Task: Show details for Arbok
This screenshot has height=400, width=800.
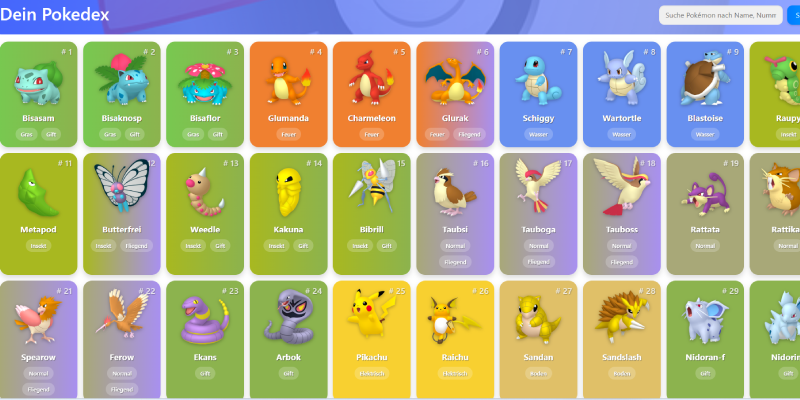Action: (288, 335)
